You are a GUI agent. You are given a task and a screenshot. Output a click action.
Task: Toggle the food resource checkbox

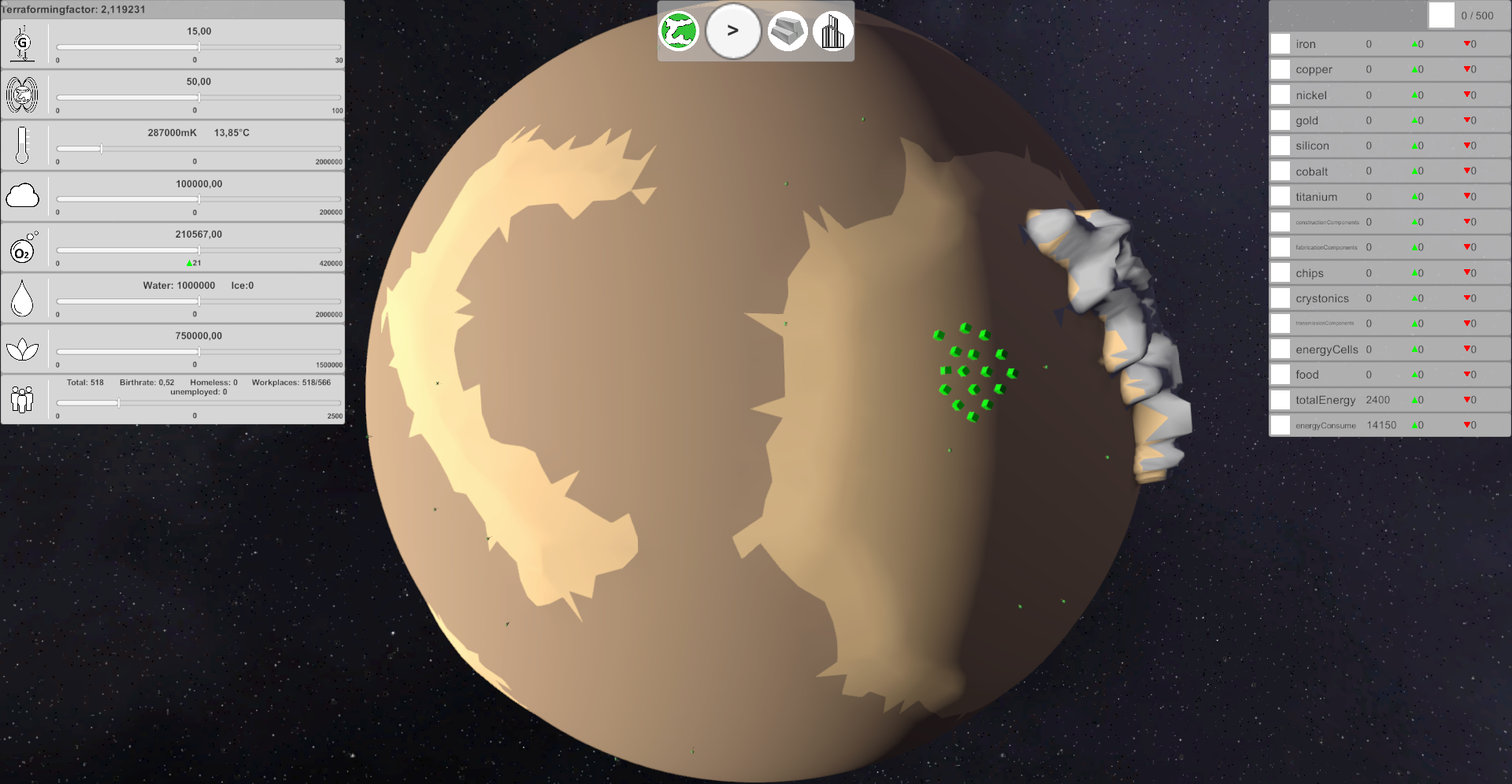[1280, 375]
